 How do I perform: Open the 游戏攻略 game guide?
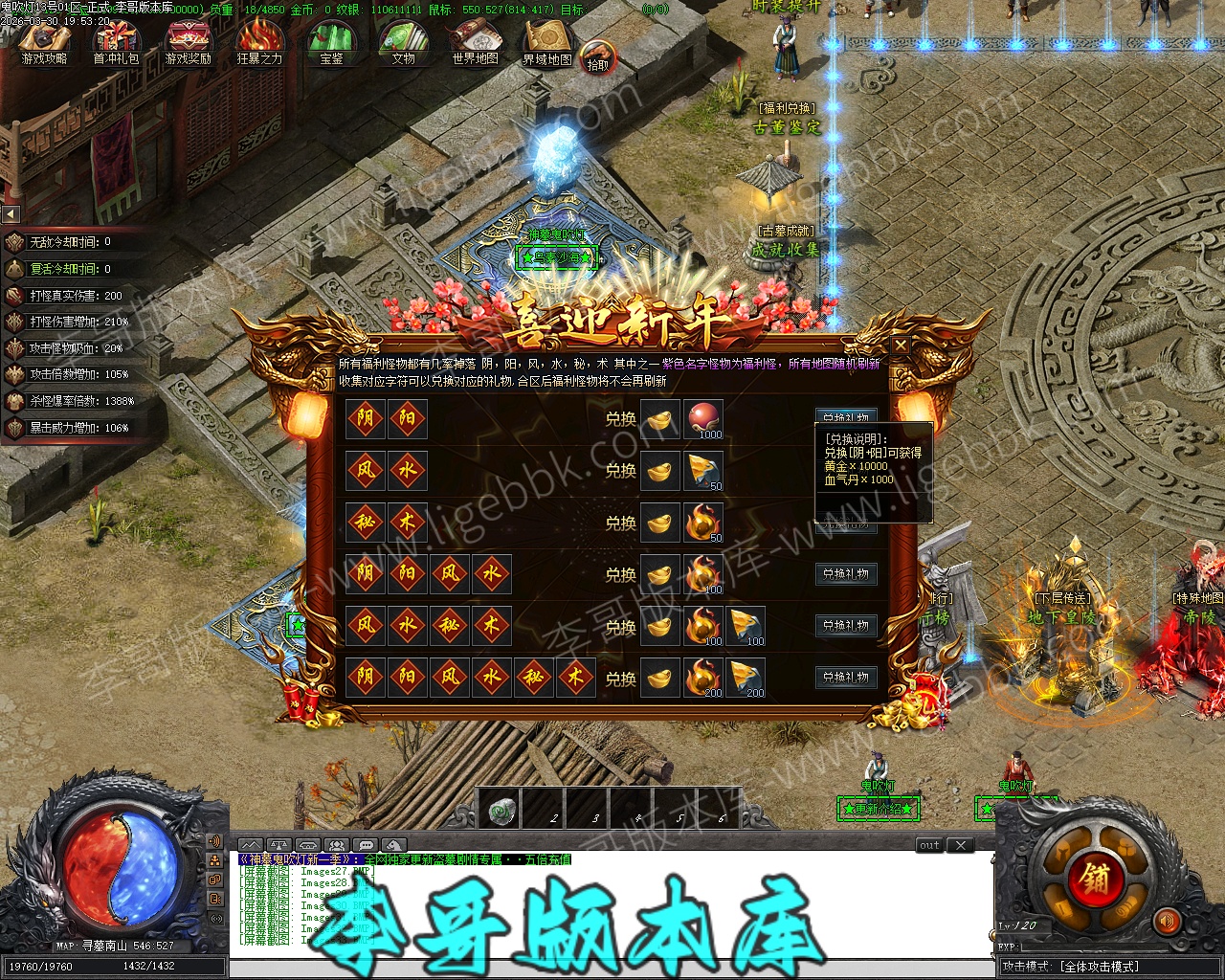coord(44,42)
